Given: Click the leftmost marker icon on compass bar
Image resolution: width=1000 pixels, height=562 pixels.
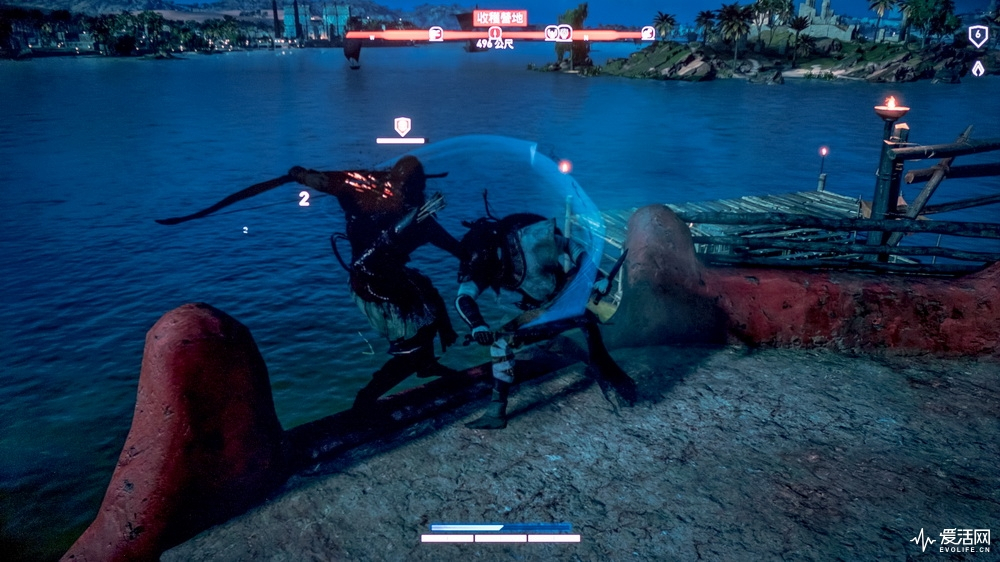Looking at the screenshot, I should coord(435,34).
